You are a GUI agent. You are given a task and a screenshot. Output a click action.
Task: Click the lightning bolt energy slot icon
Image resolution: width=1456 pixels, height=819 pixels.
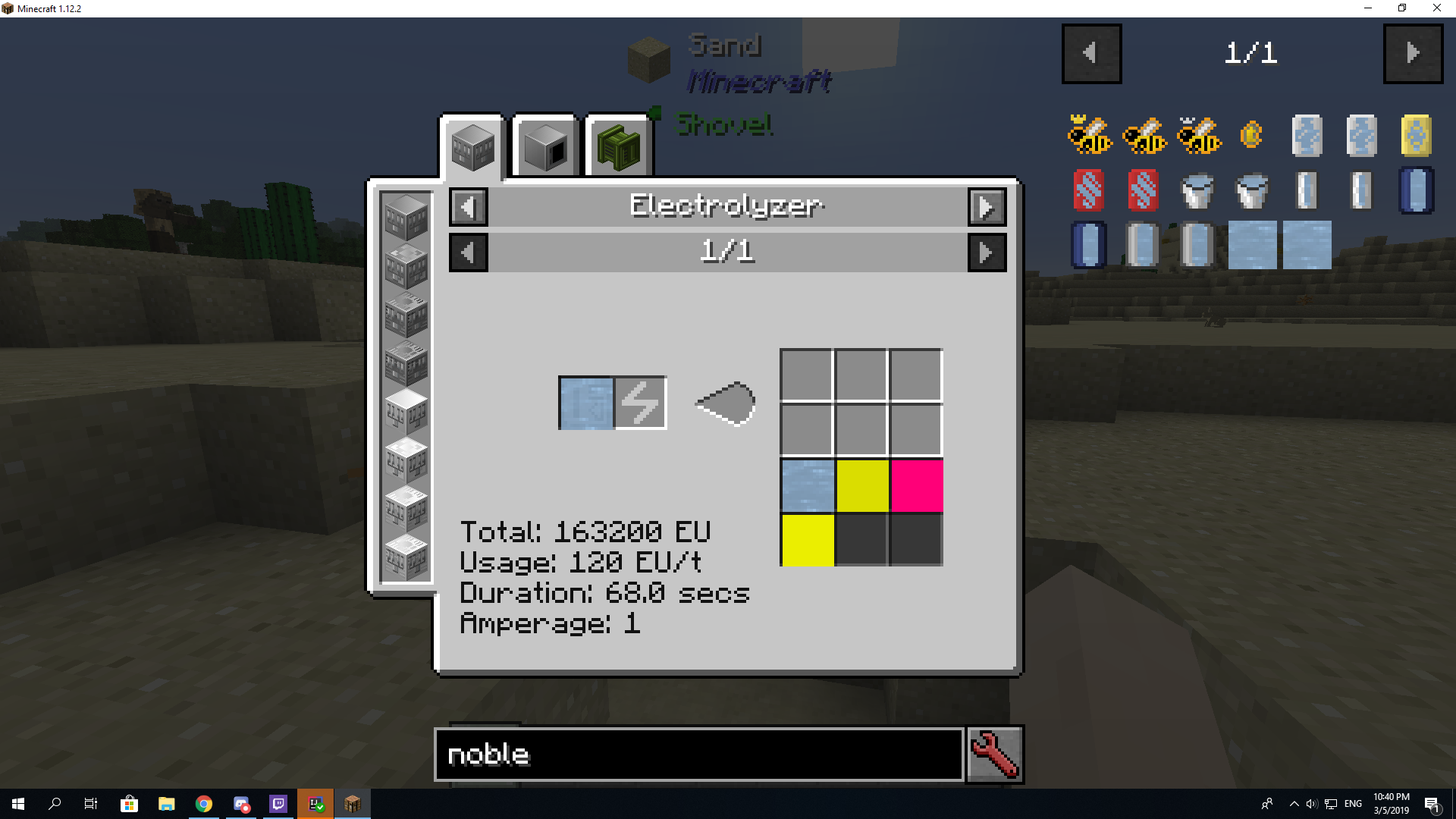click(639, 403)
